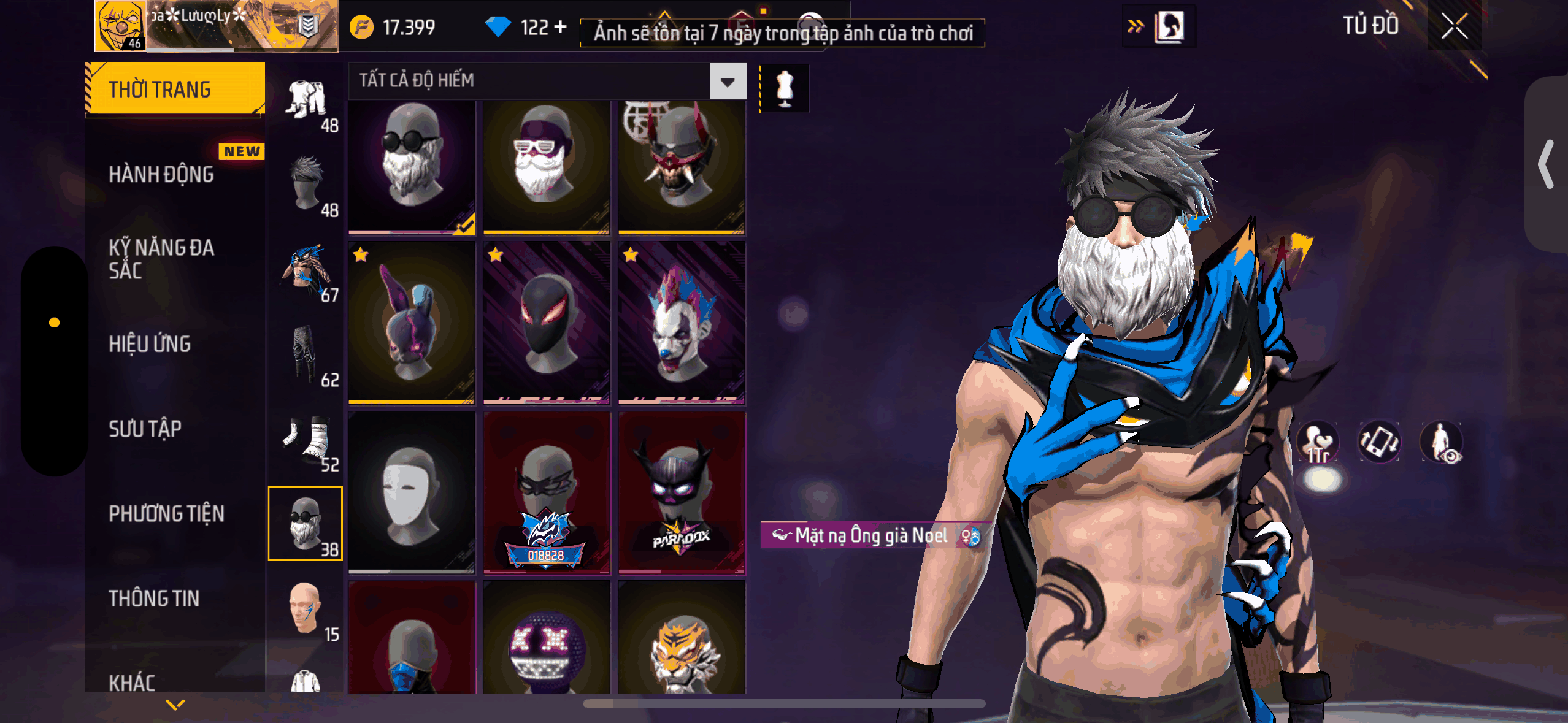Go to Sưu Tập section
Image resolution: width=1568 pixels, height=723 pixels.
point(145,429)
